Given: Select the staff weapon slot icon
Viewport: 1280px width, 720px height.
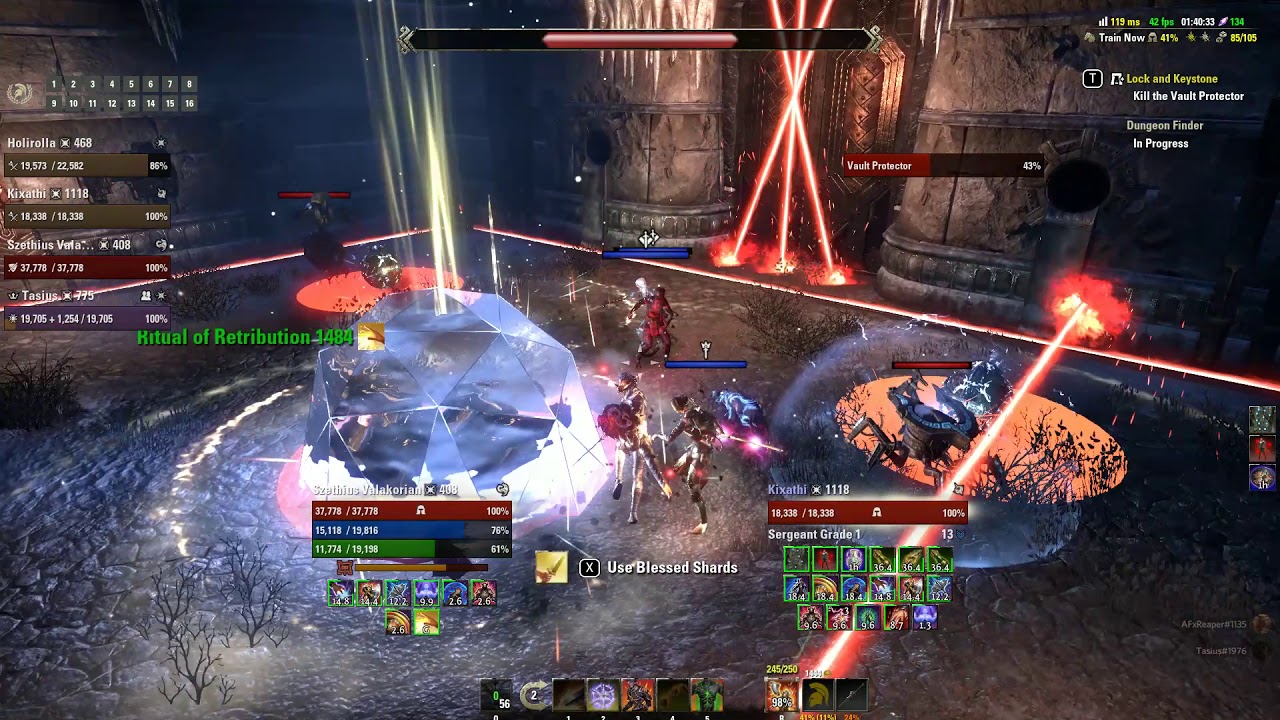Looking at the screenshot, I should click(851, 694).
